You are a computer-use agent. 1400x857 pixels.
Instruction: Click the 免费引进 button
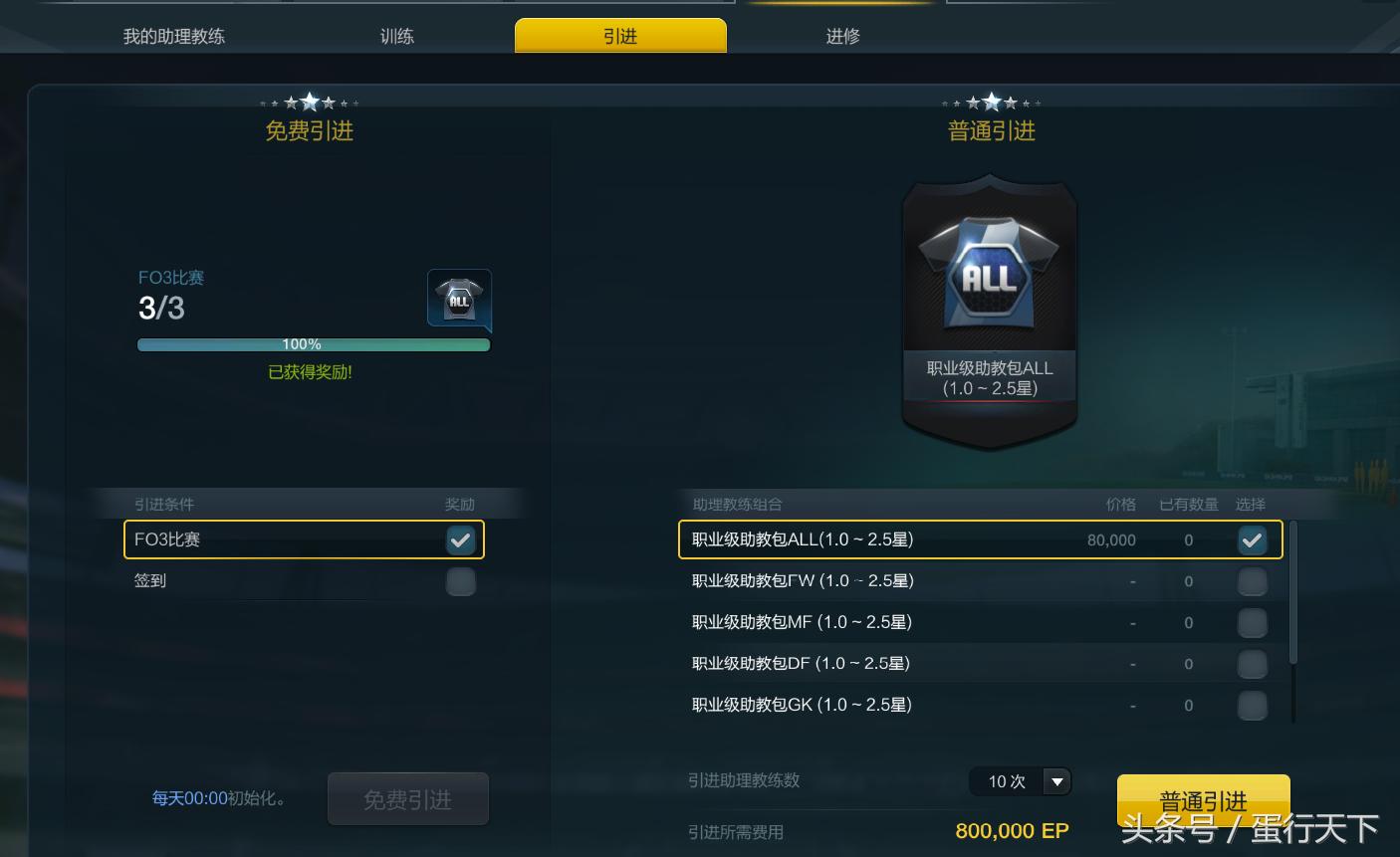click(x=408, y=798)
